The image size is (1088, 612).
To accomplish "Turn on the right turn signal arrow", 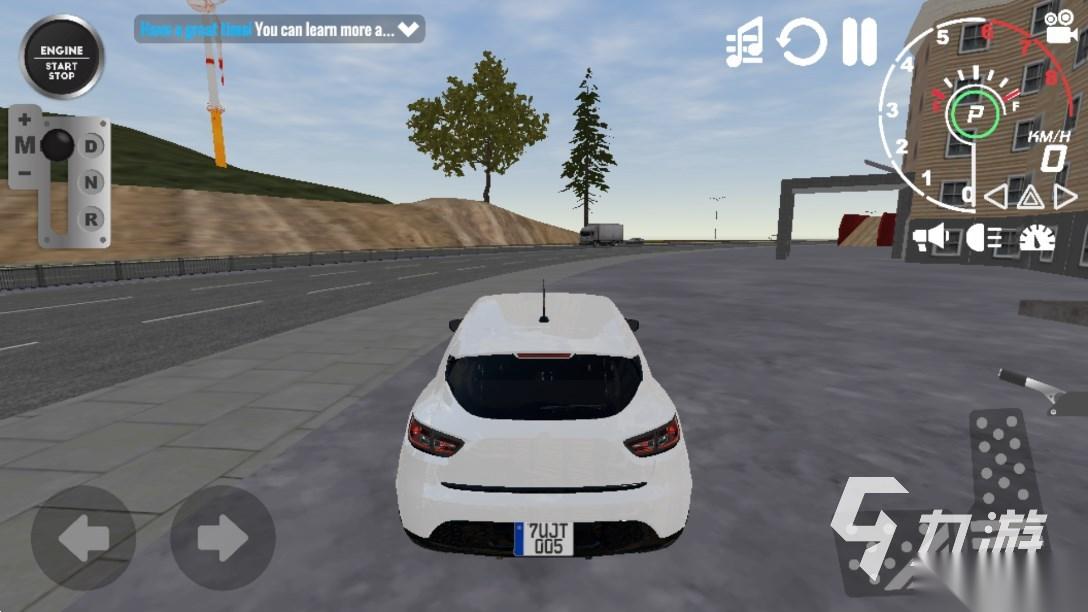I will (1066, 197).
